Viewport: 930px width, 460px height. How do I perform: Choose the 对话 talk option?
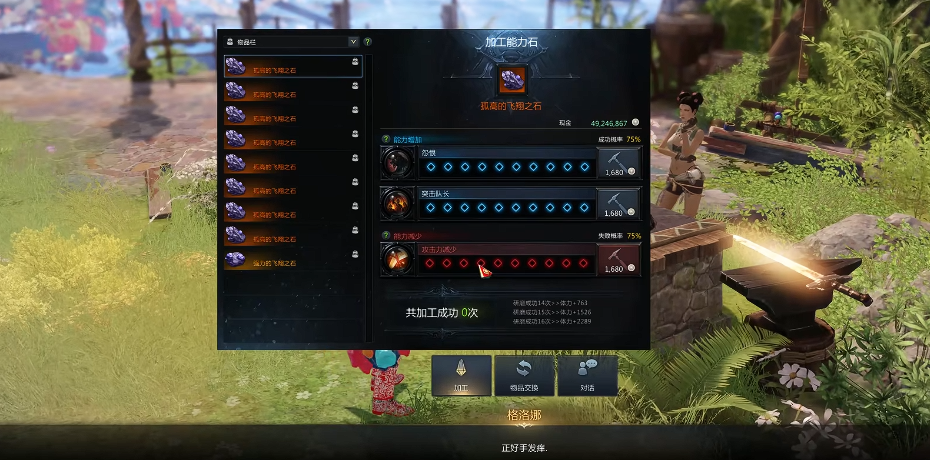click(586, 376)
